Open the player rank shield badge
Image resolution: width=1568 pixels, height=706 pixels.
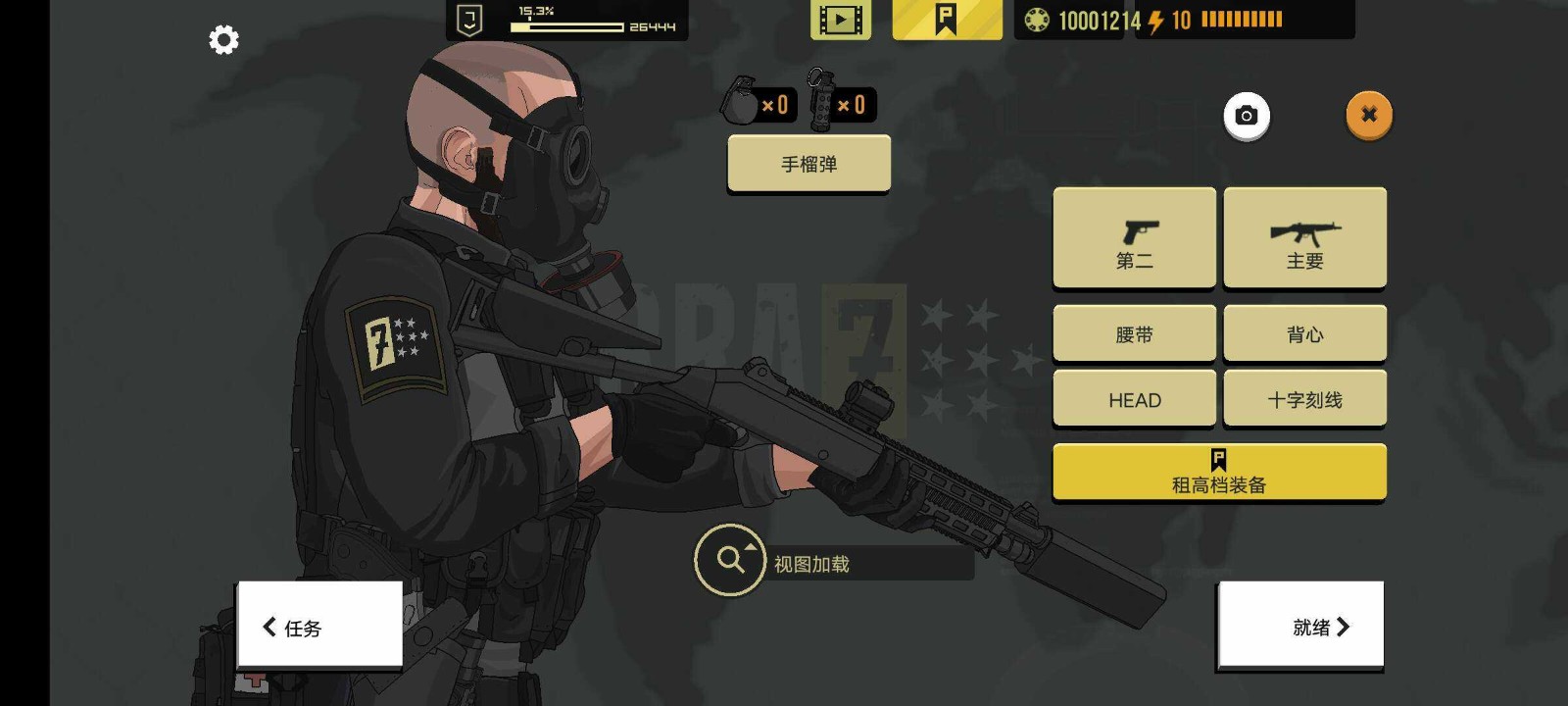[470, 20]
